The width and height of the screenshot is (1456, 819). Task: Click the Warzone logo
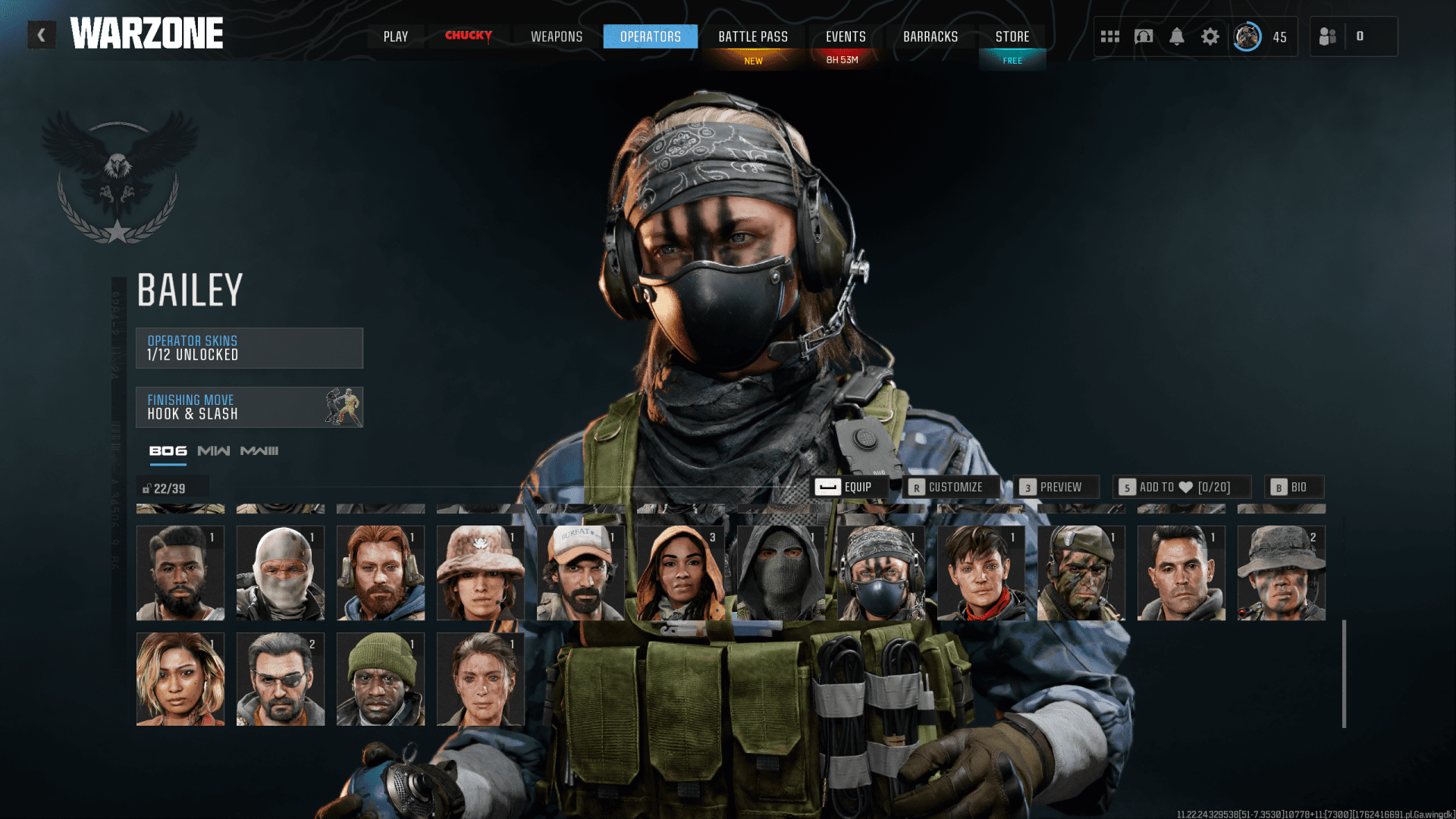tap(146, 33)
